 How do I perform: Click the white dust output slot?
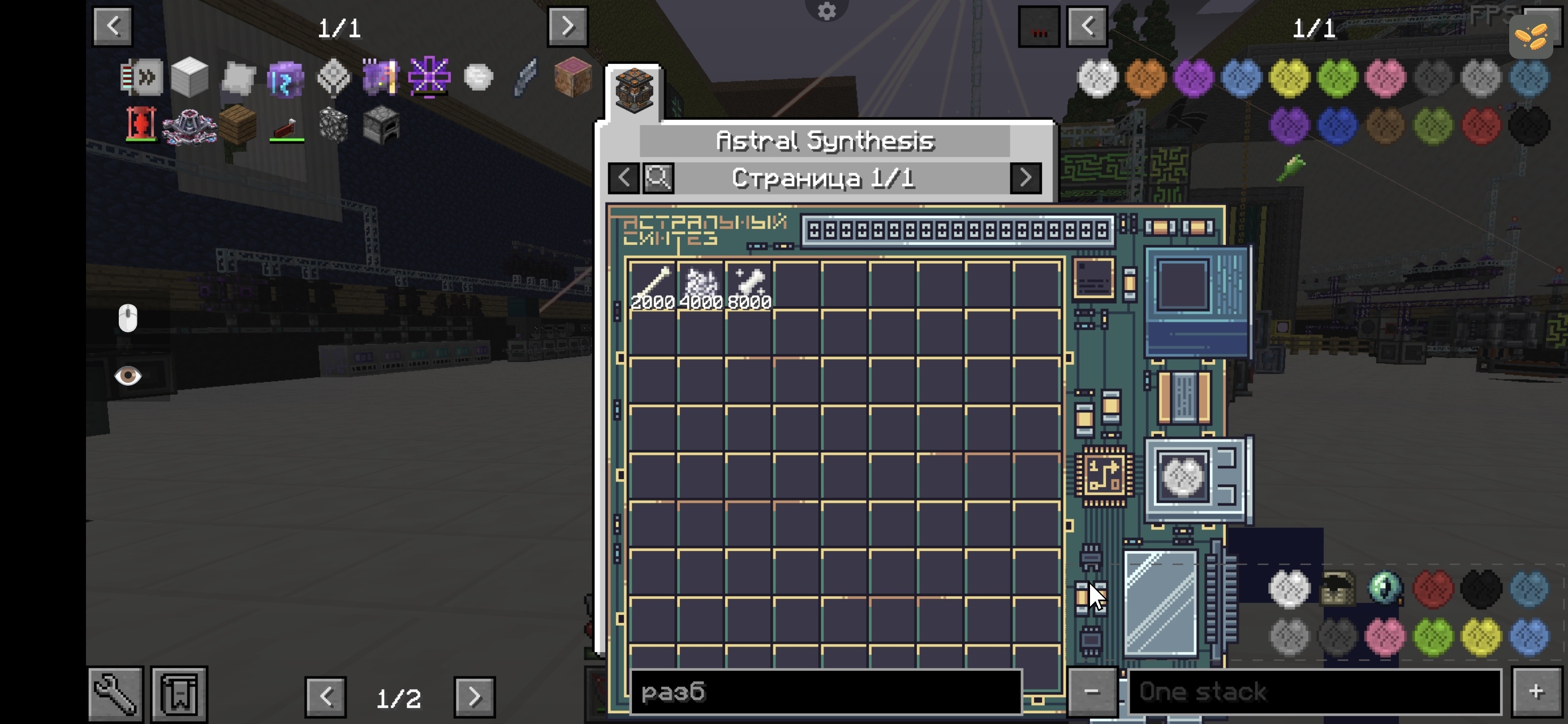click(x=1182, y=477)
